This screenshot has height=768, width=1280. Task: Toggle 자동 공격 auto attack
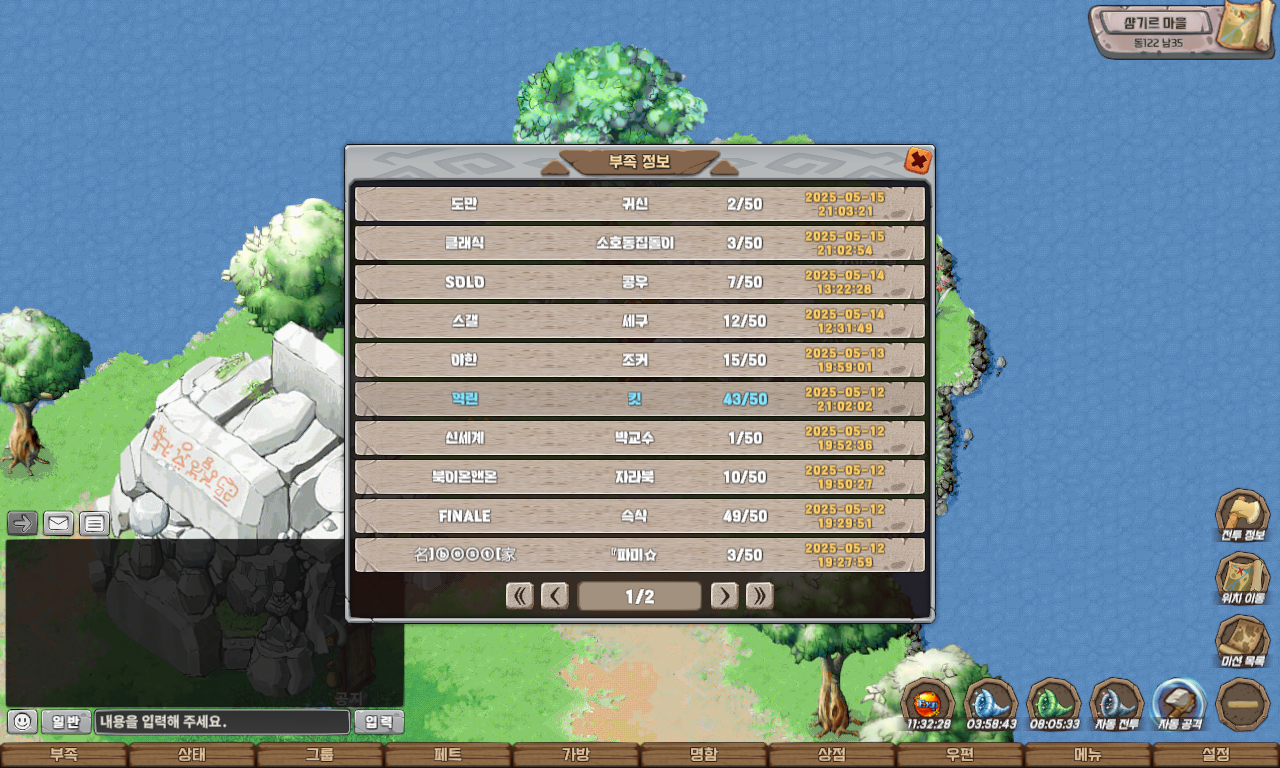1179,702
